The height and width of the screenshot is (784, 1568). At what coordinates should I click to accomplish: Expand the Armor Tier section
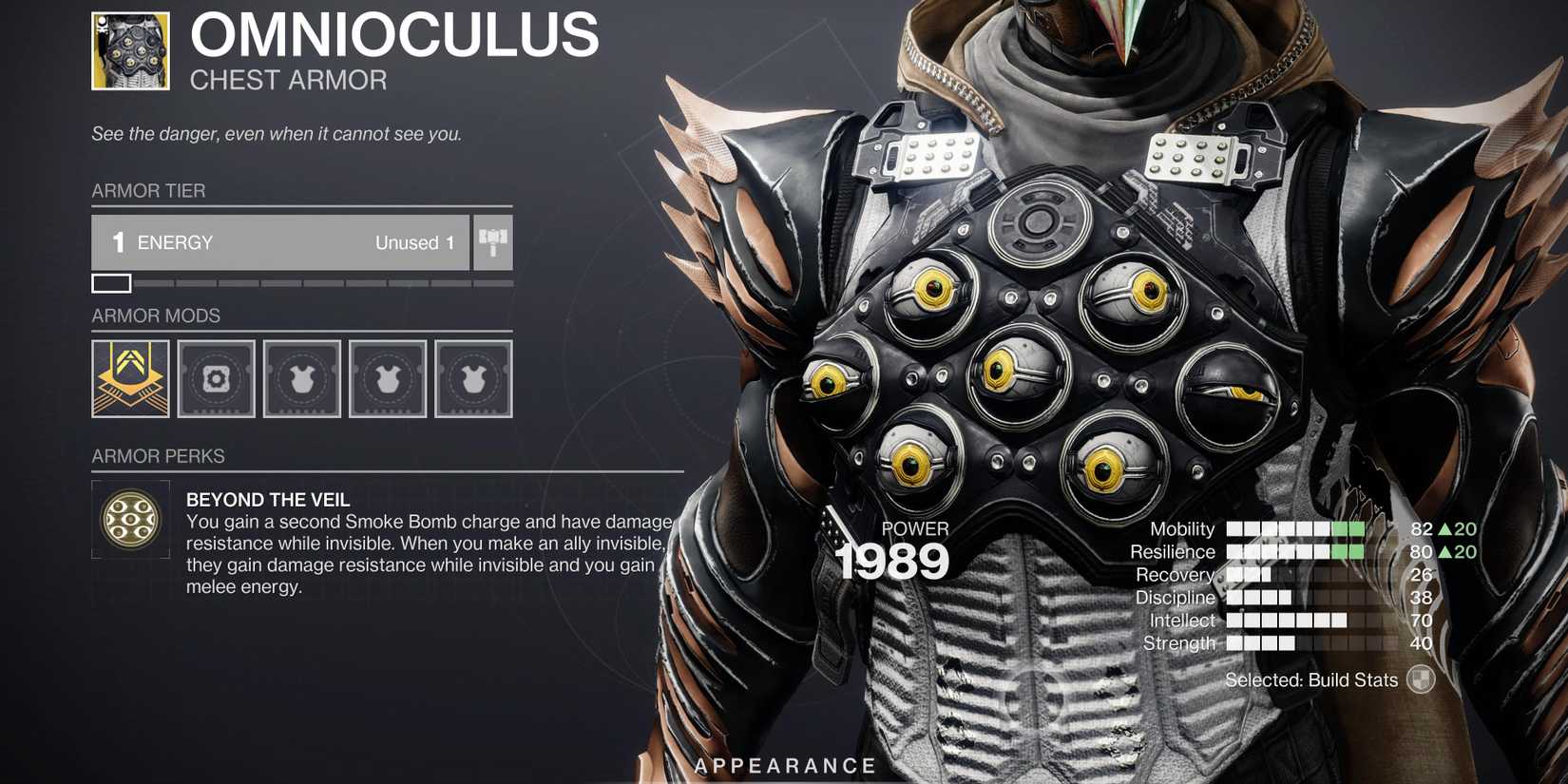148,191
